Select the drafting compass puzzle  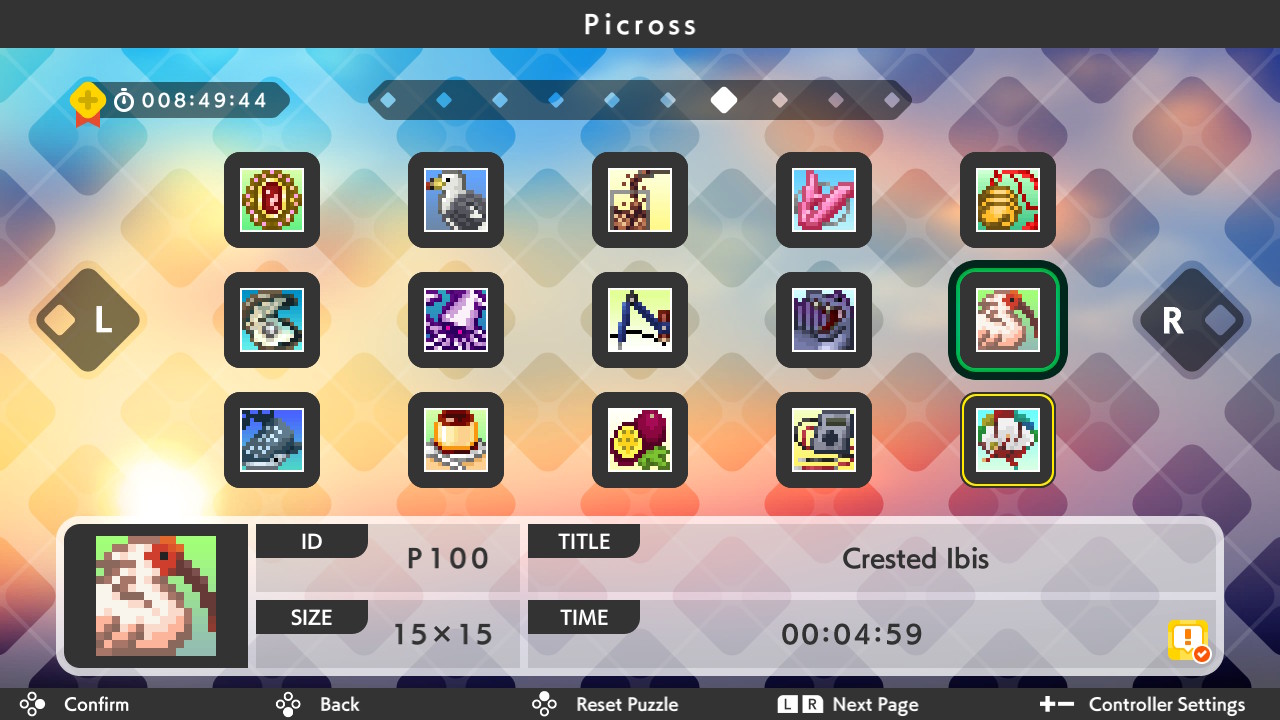pos(640,320)
